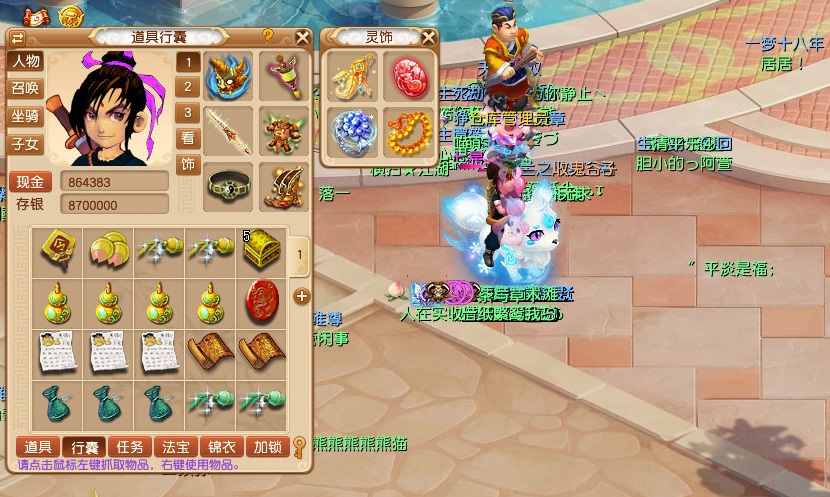Open the 锦衣 costume tab

coord(221,446)
